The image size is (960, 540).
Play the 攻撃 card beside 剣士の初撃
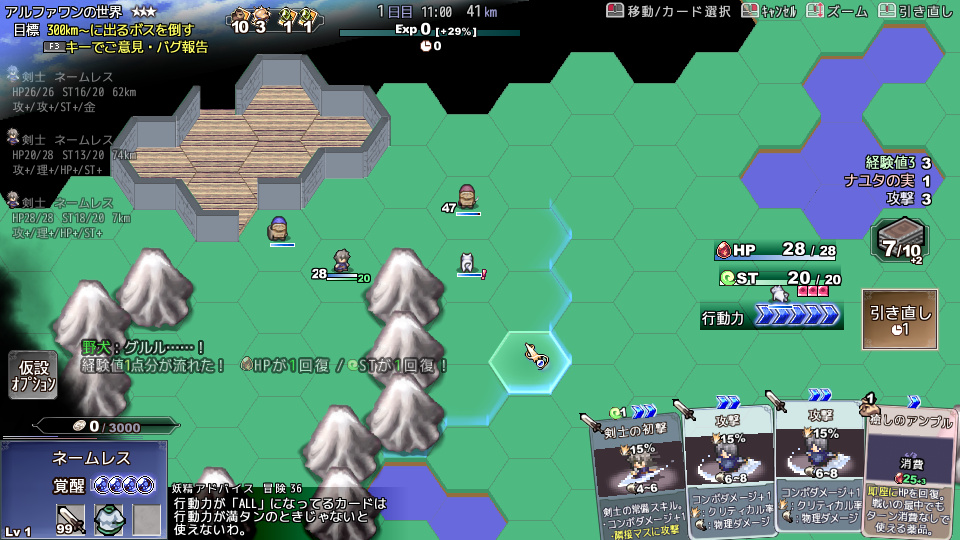(x=728, y=465)
